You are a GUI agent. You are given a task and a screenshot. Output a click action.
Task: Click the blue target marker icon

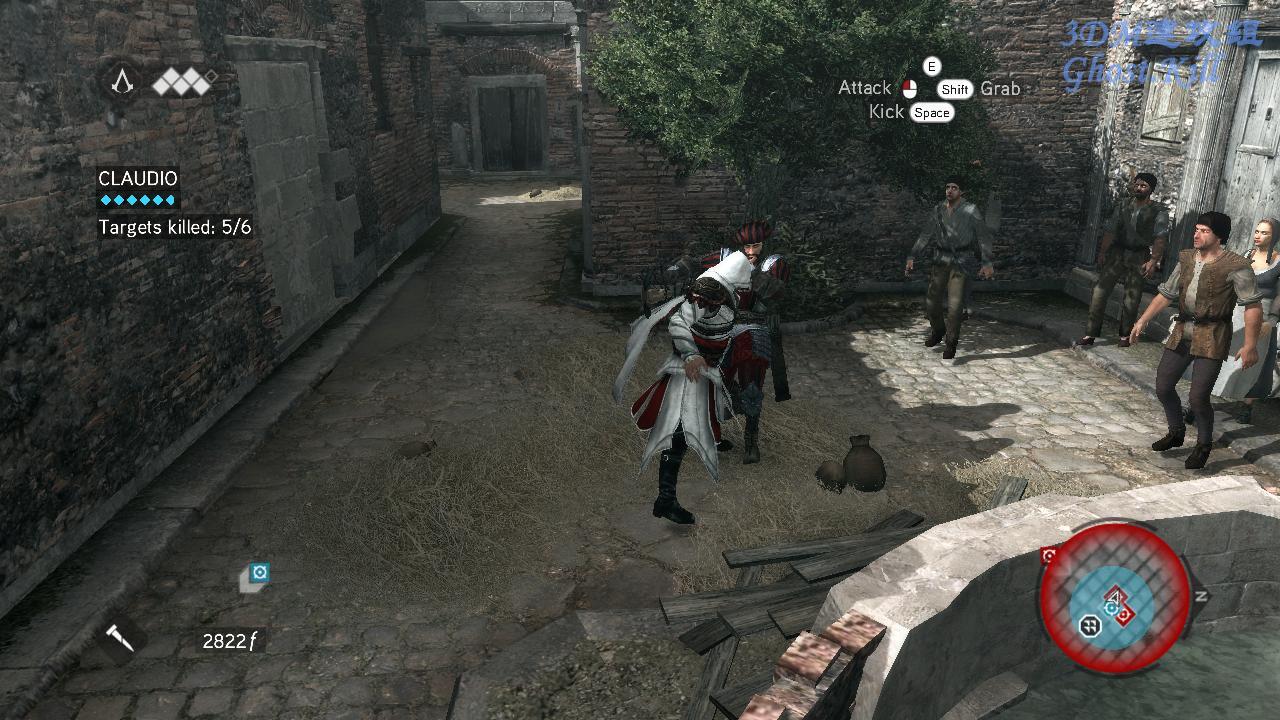(x=259, y=573)
